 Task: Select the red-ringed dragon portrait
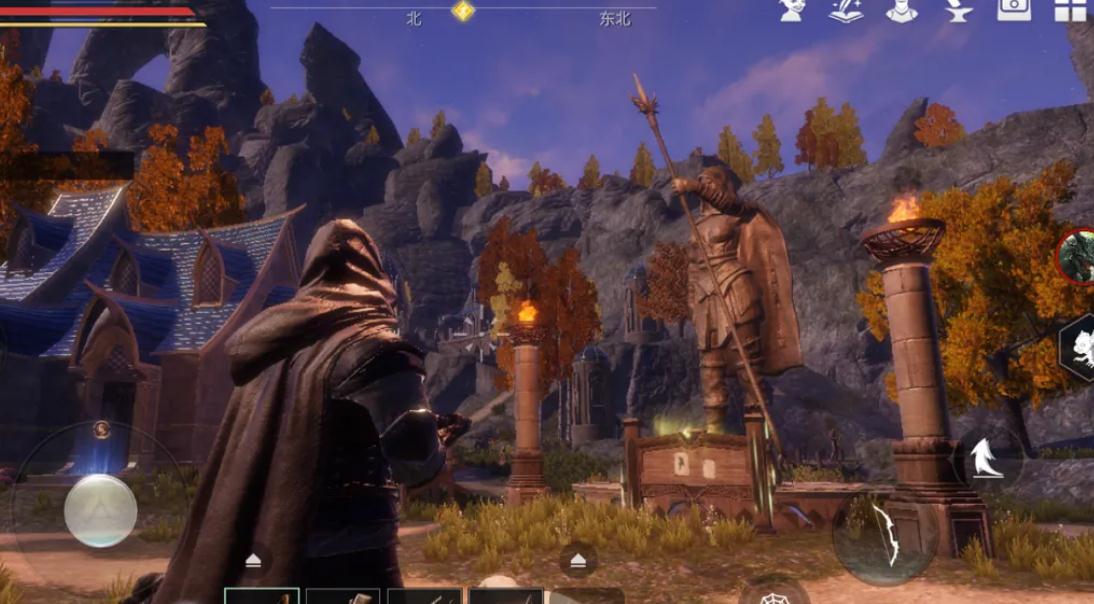pyautogui.click(x=1077, y=256)
